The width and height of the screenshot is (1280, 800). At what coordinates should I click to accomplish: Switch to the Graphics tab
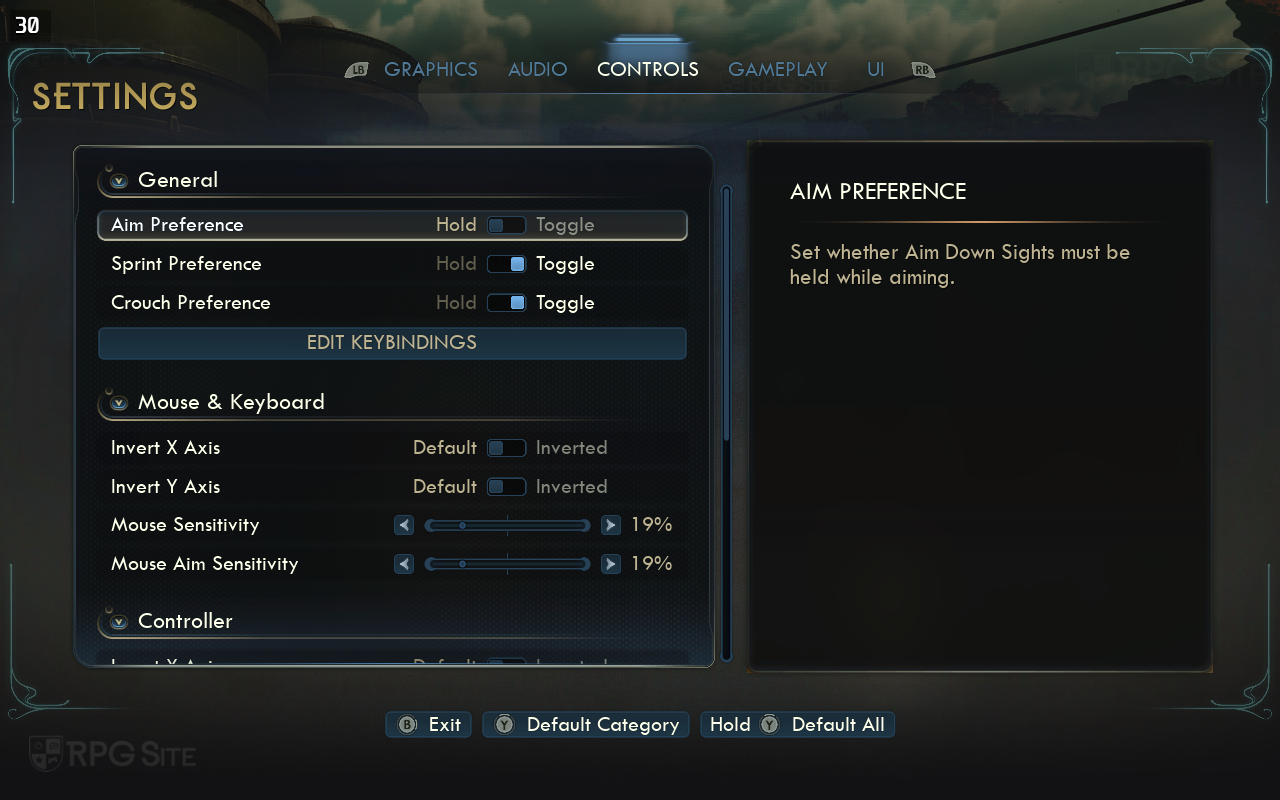430,70
